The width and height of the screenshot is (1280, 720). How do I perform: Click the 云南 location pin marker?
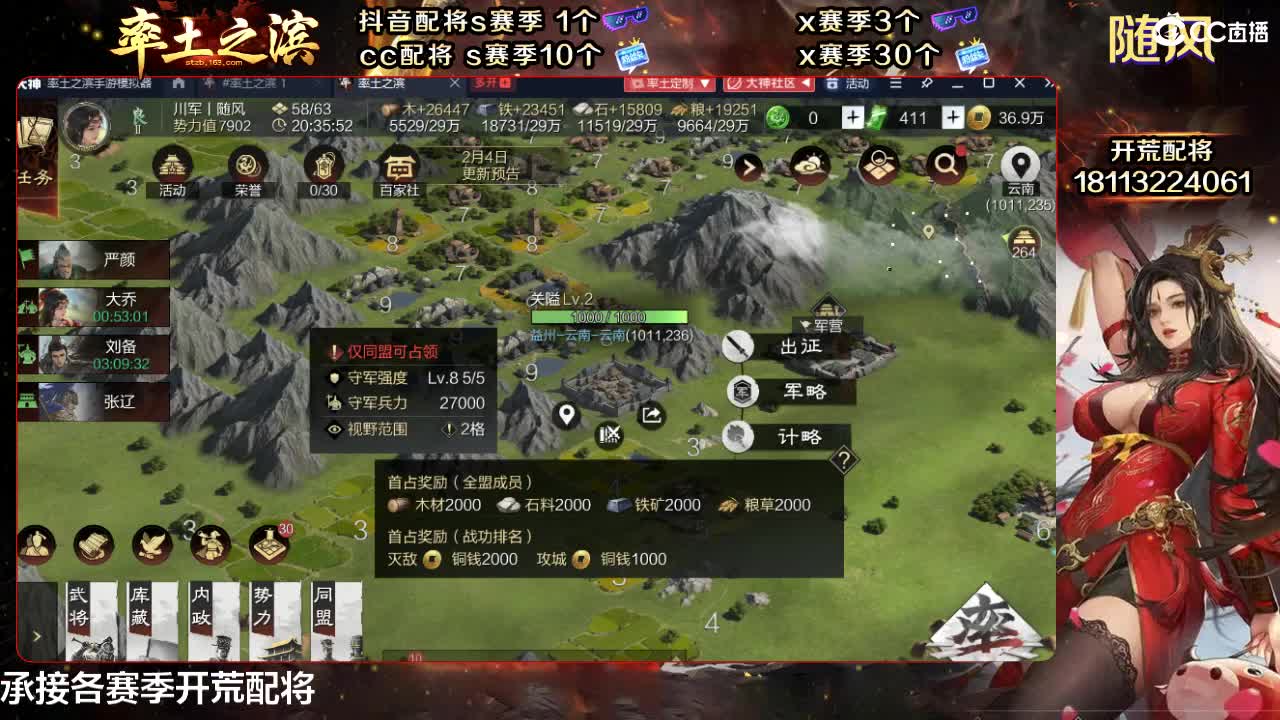point(1021,163)
